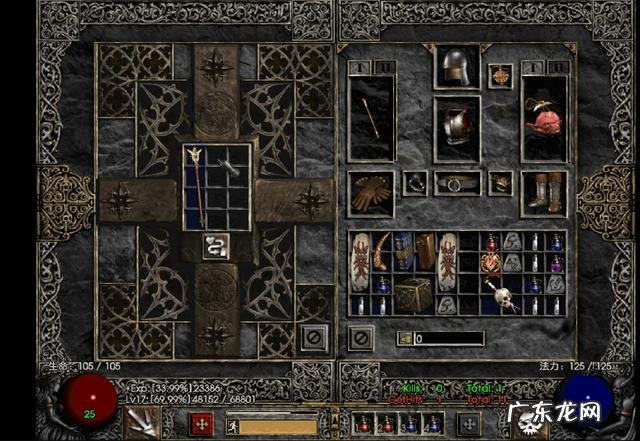The height and width of the screenshot is (441, 640).
Task: Select the equipped gloves slot
Action: point(371,192)
